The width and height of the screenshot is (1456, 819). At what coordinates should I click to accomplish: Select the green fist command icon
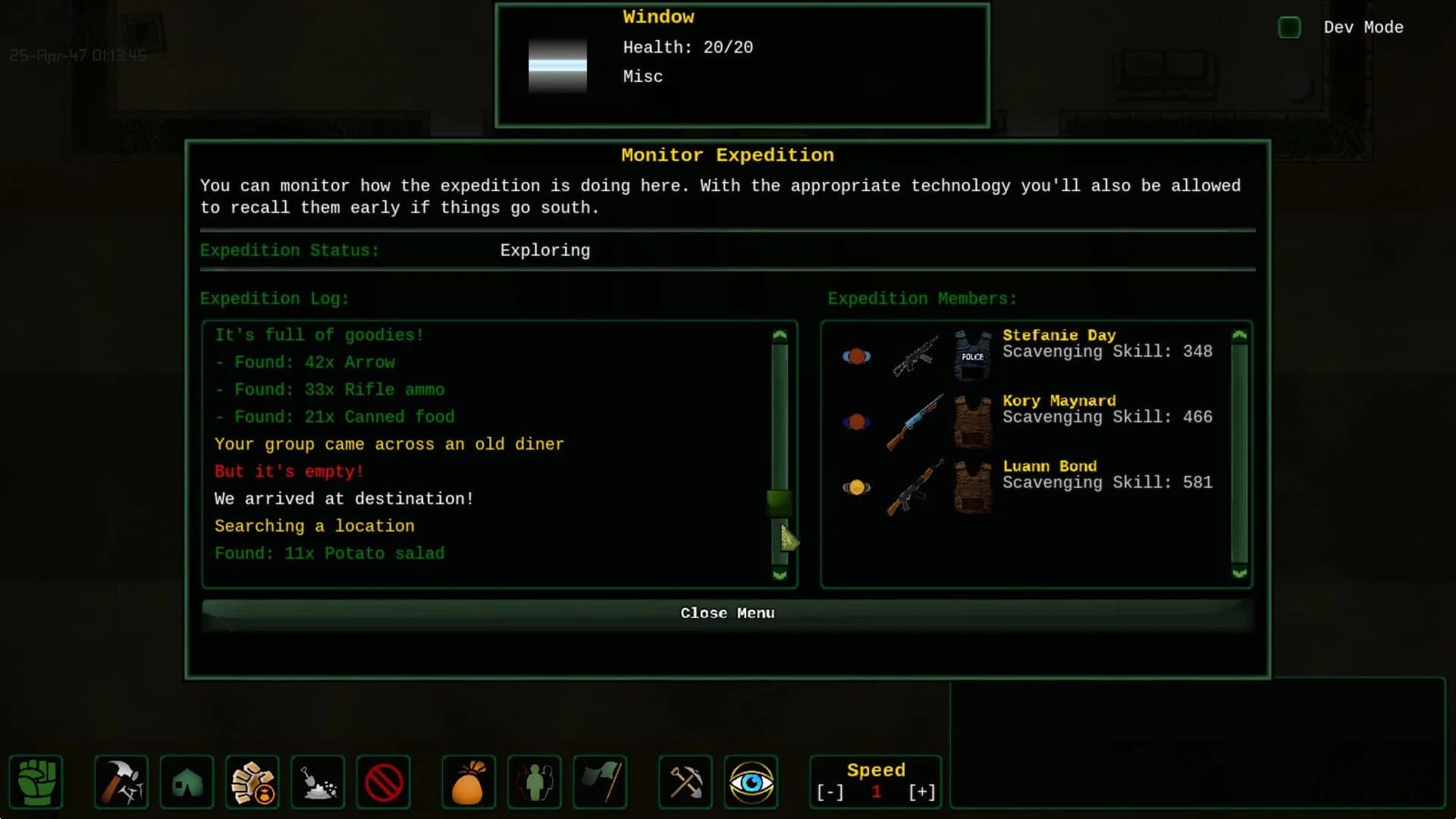36,782
